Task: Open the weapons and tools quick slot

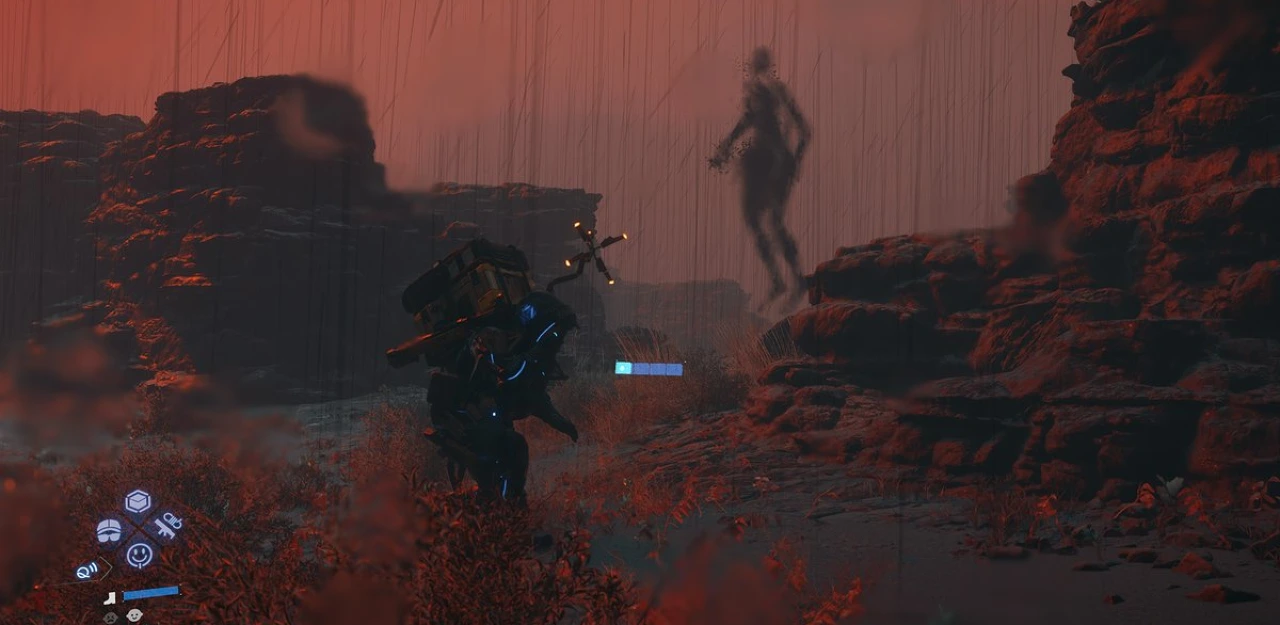Action: [x=167, y=526]
